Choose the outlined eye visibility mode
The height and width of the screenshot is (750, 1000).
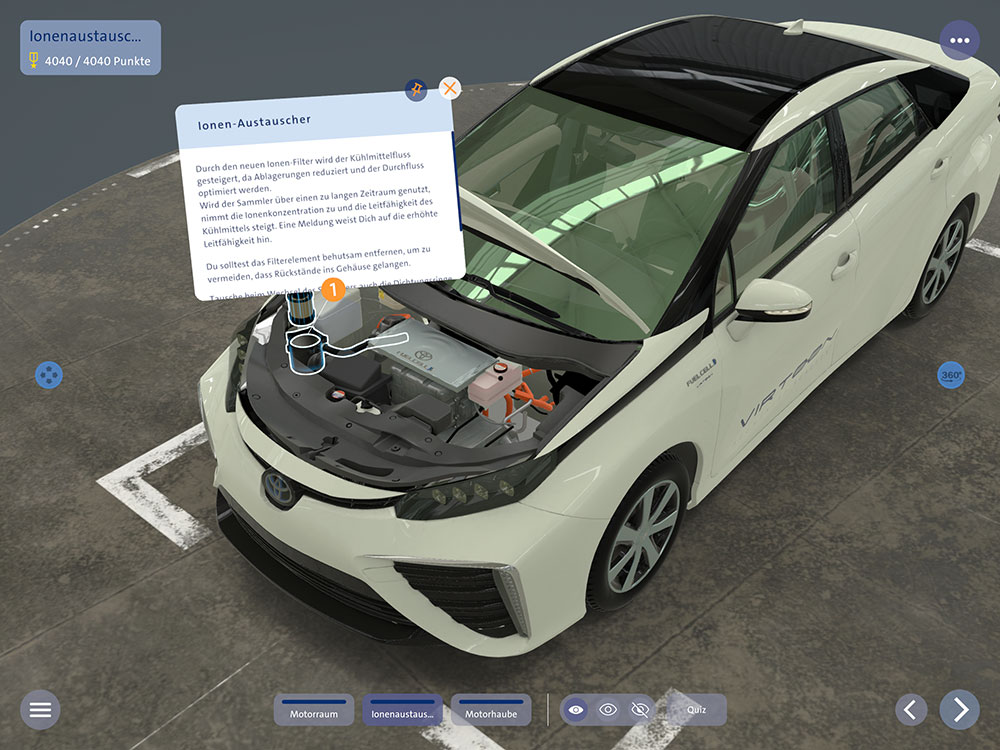[x=608, y=710]
